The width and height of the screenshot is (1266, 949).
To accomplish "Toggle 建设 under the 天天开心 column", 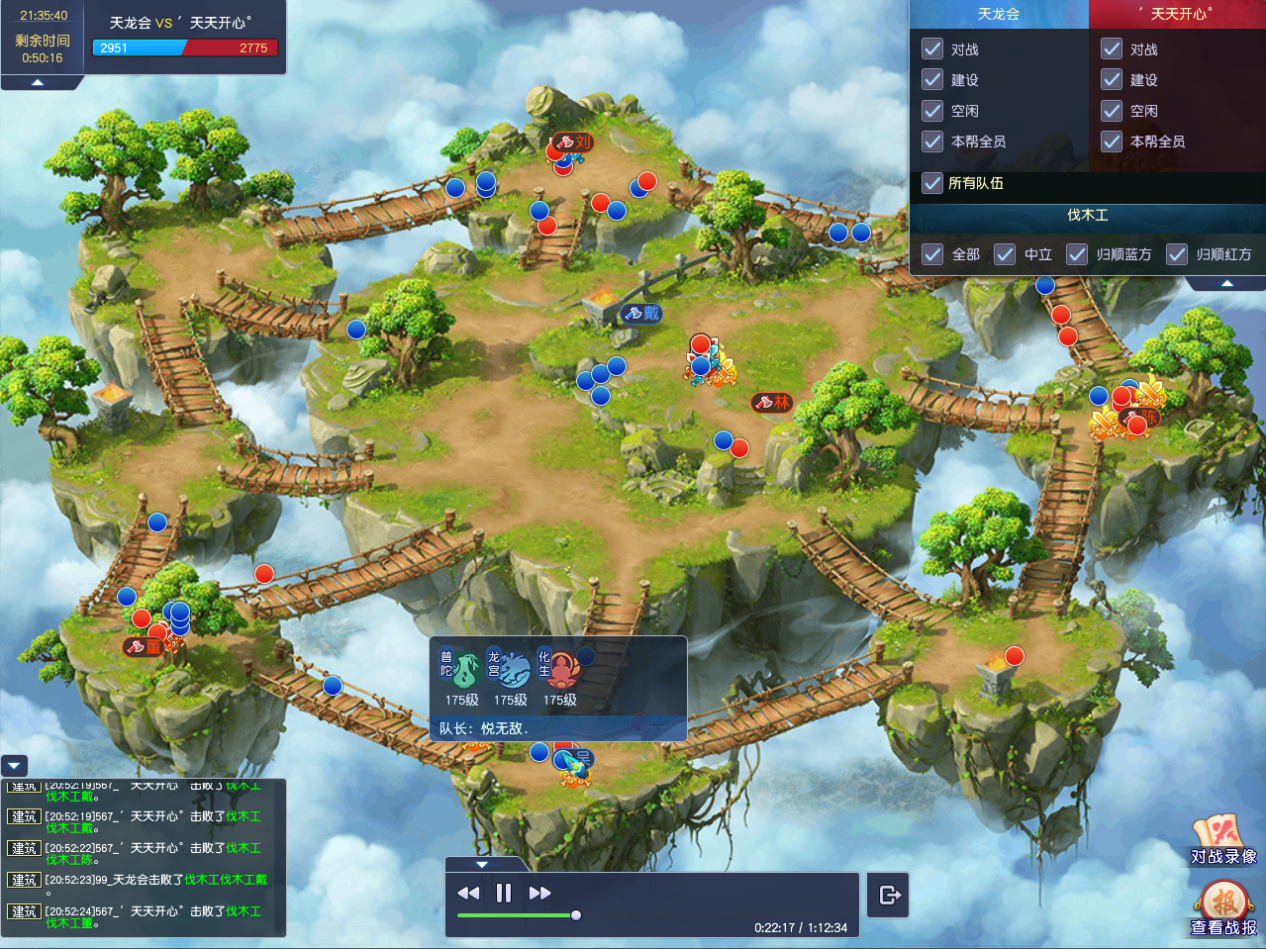I will (x=1111, y=80).
